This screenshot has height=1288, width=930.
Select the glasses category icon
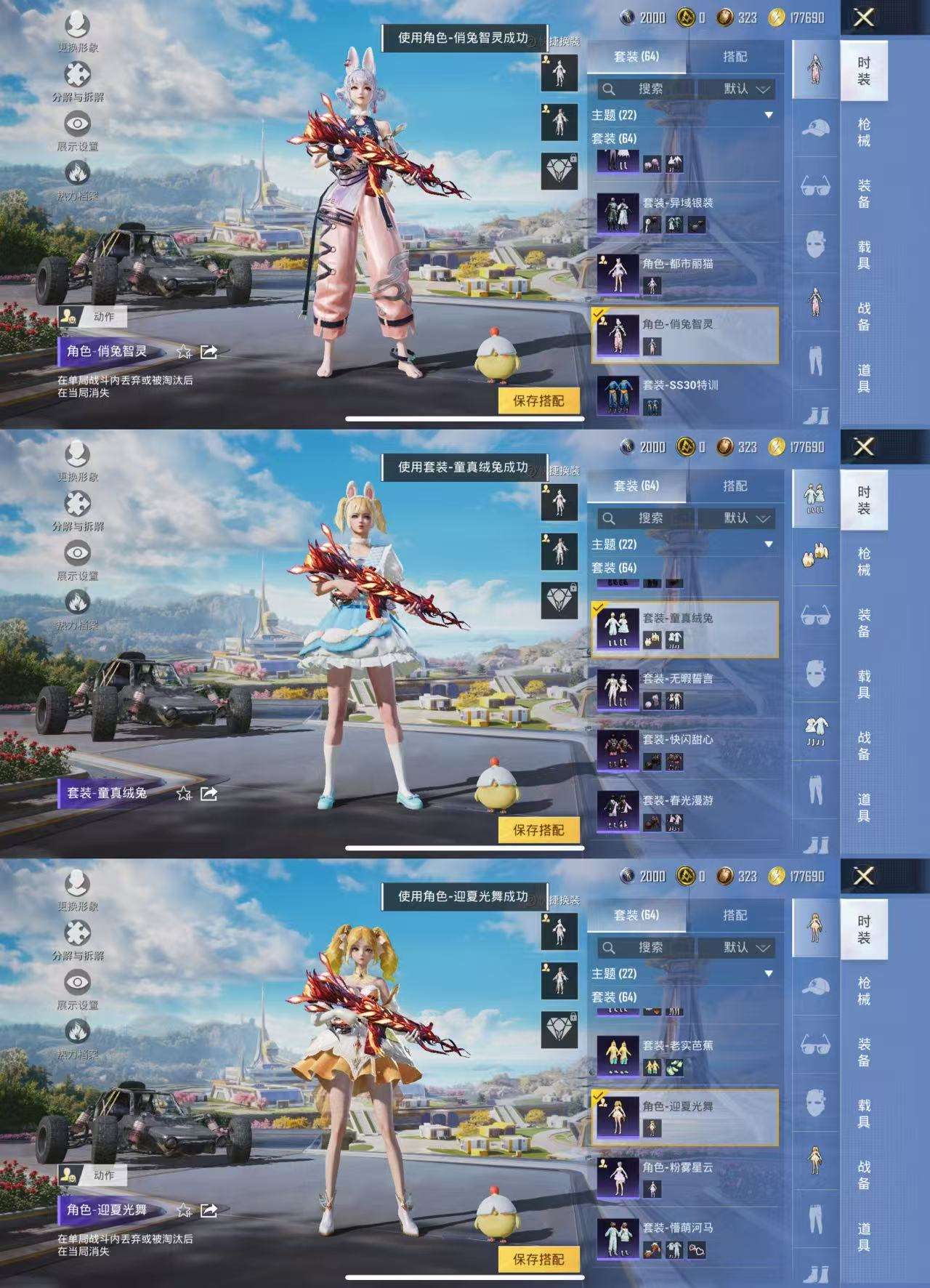(817, 187)
